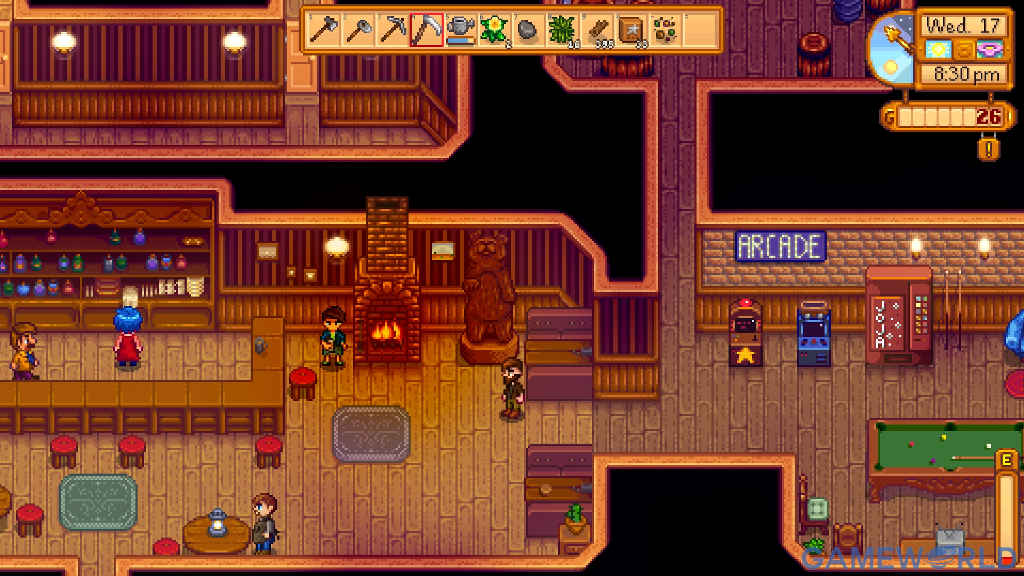The image size is (1024, 576).
Task: Select the wooden crate item slot
Action: (631, 29)
